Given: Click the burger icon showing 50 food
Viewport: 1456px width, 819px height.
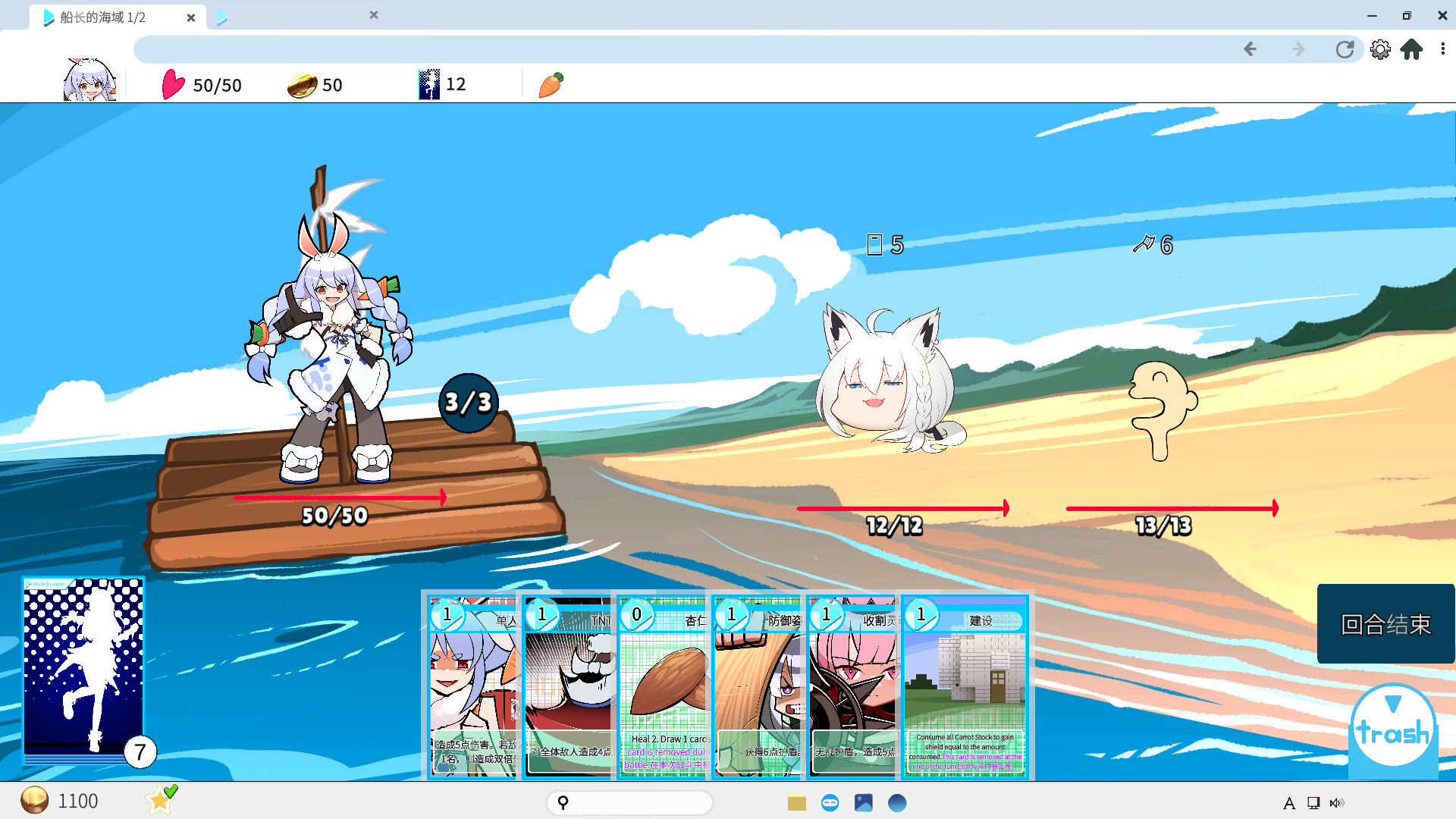Looking at the screenshot, I should (301, 84).
